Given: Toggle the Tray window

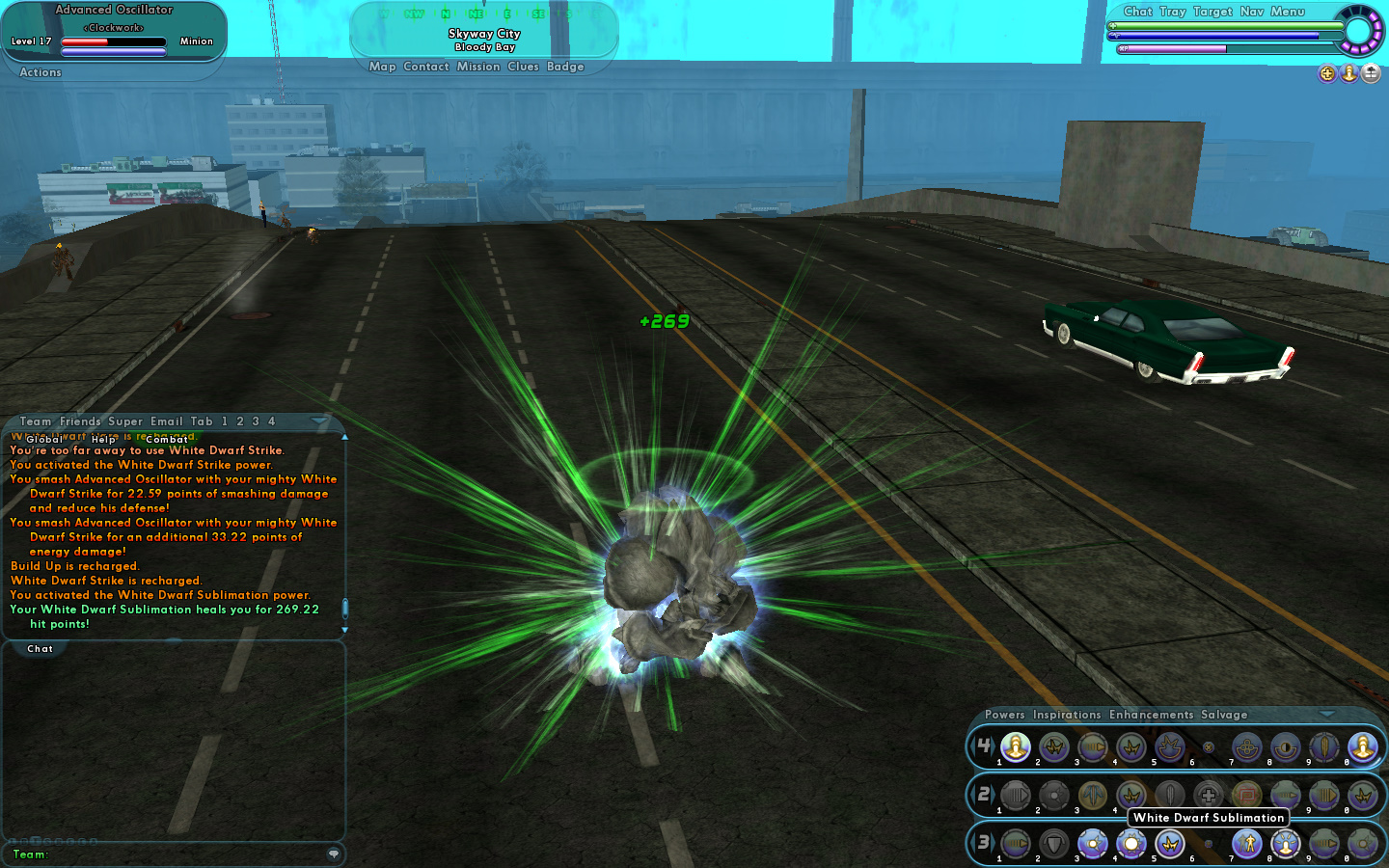Looking at the screenshot, I should [x=1172, y=12].
